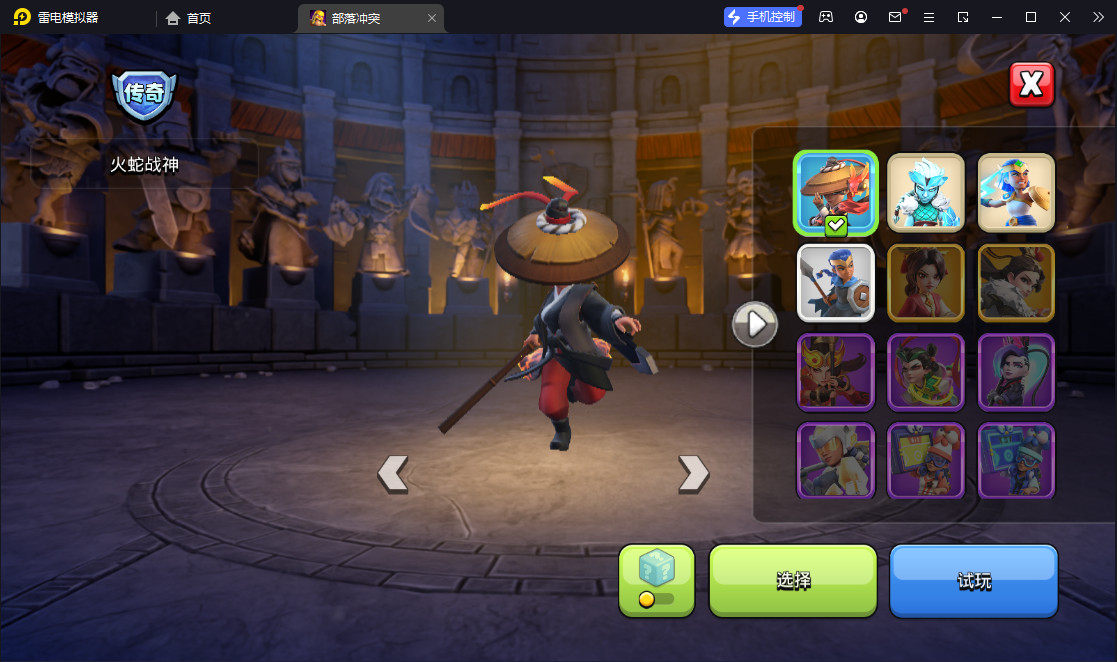The height and width of the screenshot is (662, 1117).
Task: Expand the skin panel with round play arrow
Action: point(755,323)
